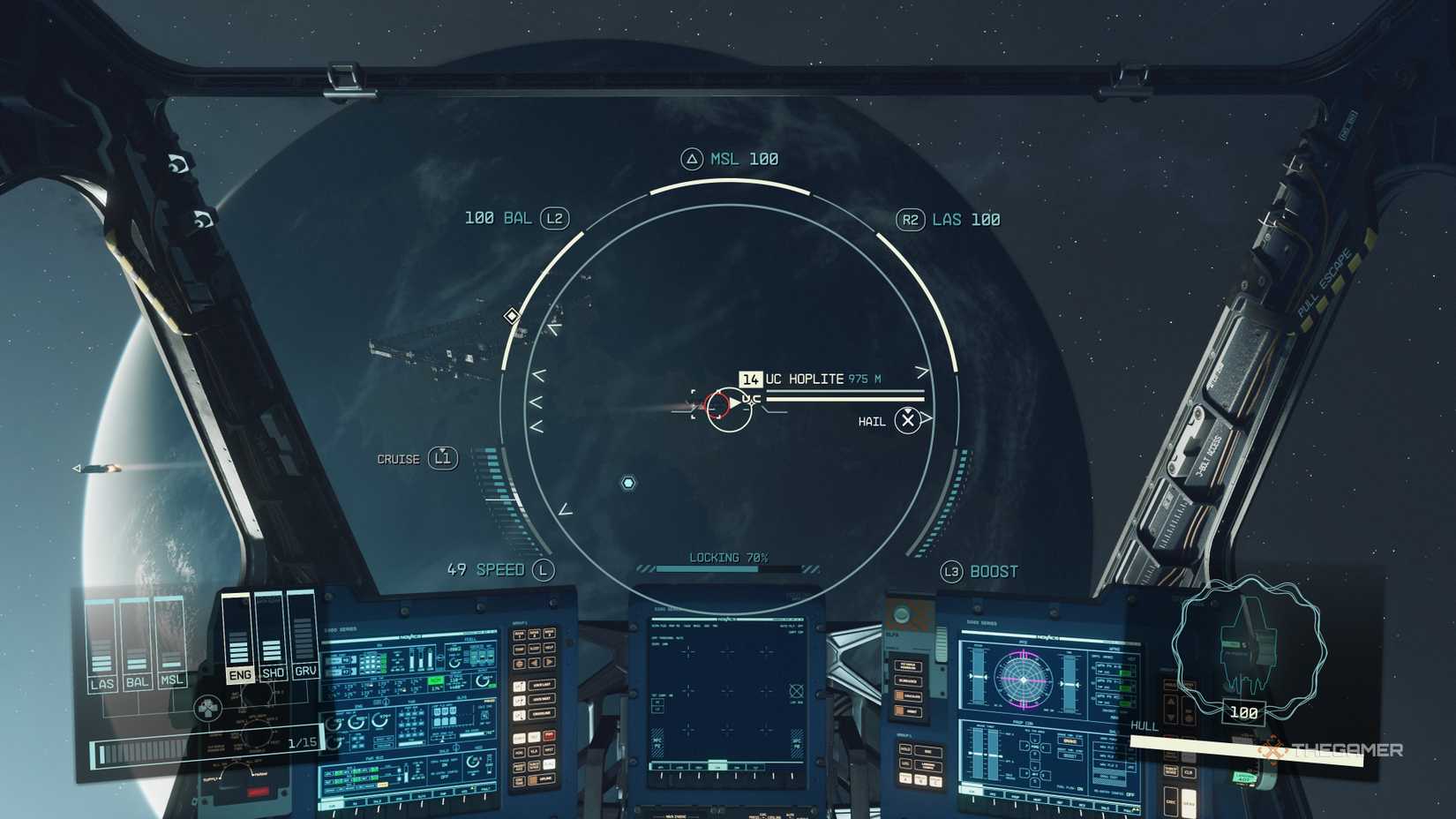The width and height of the screenshot is (1456, 819).
Task: Click the L stick SPEED icon
Action: click(543, 570)
